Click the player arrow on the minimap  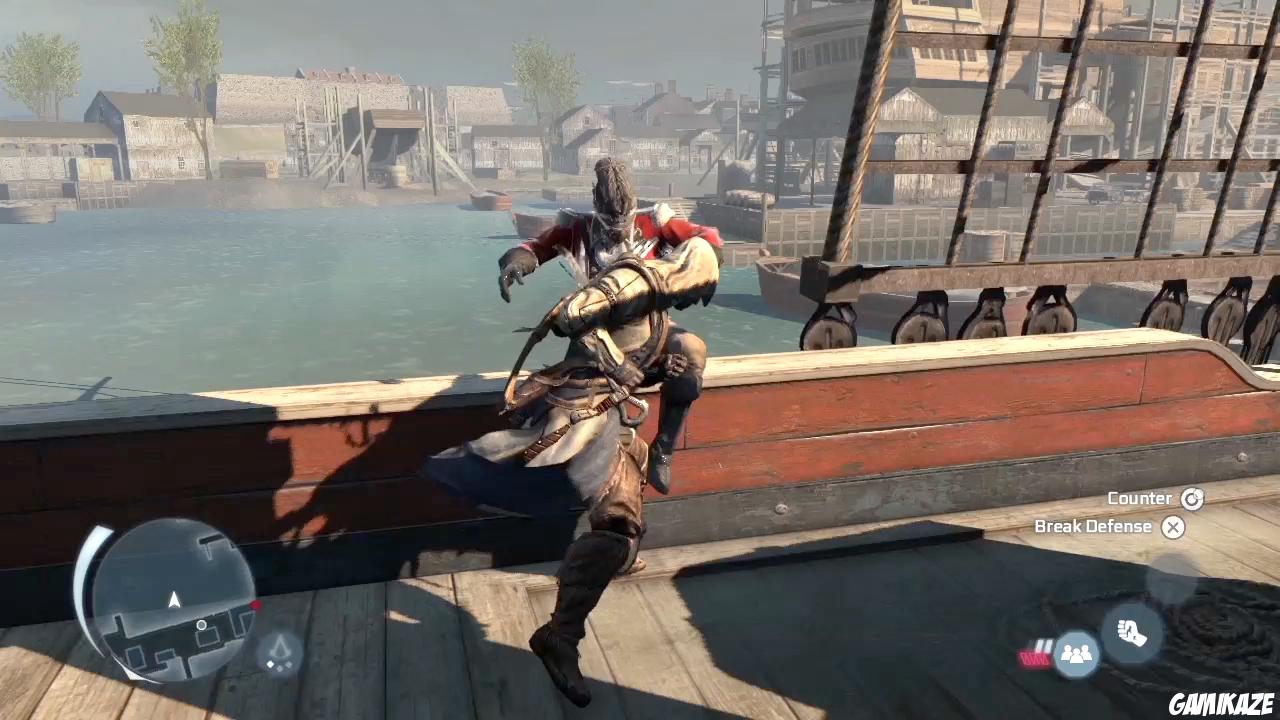174,599
